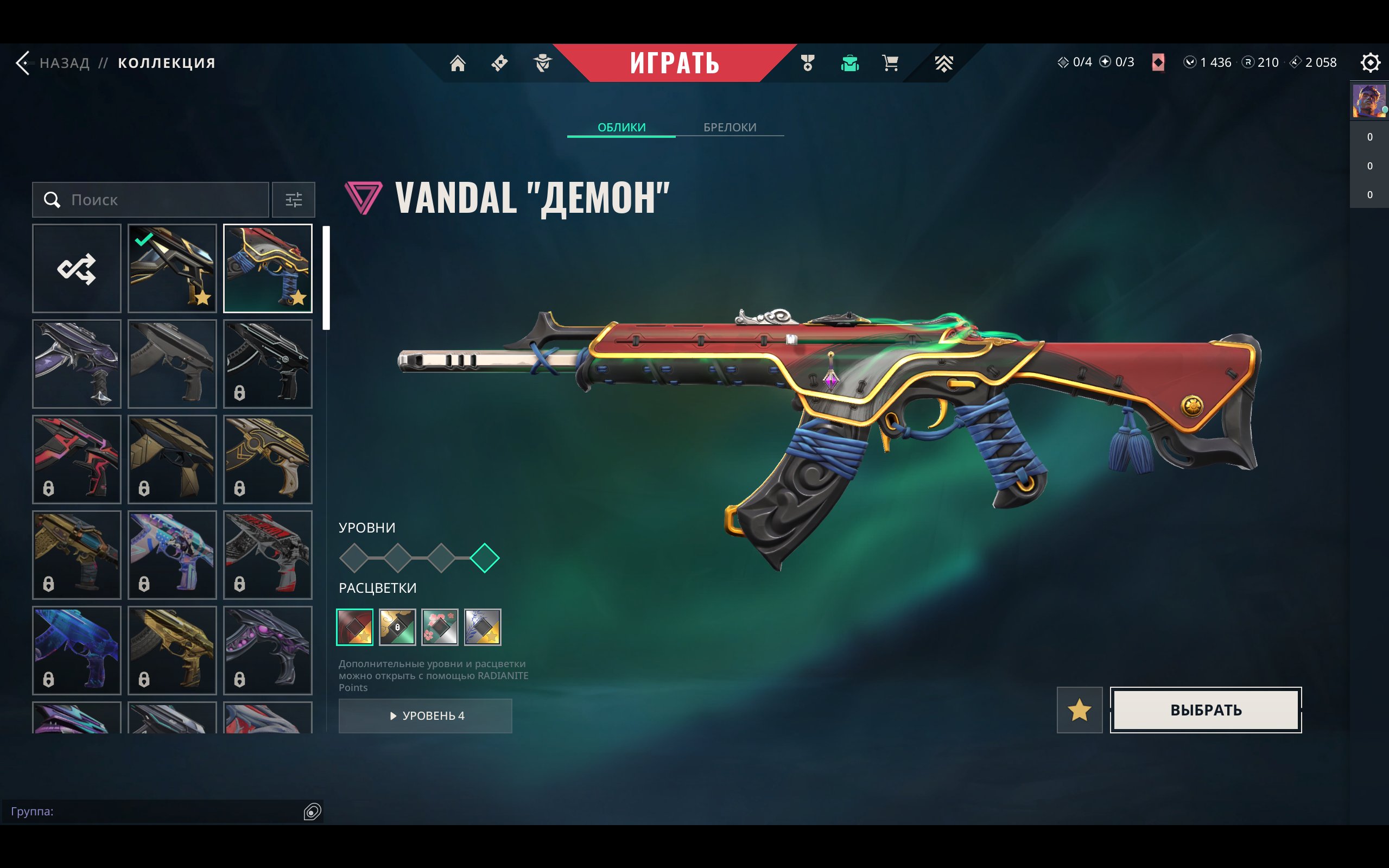The height and width of the screenshot is (868, 1389).
Task: Choose the equipped Vandal skin with checkmark
Action: tap(172, 269)
